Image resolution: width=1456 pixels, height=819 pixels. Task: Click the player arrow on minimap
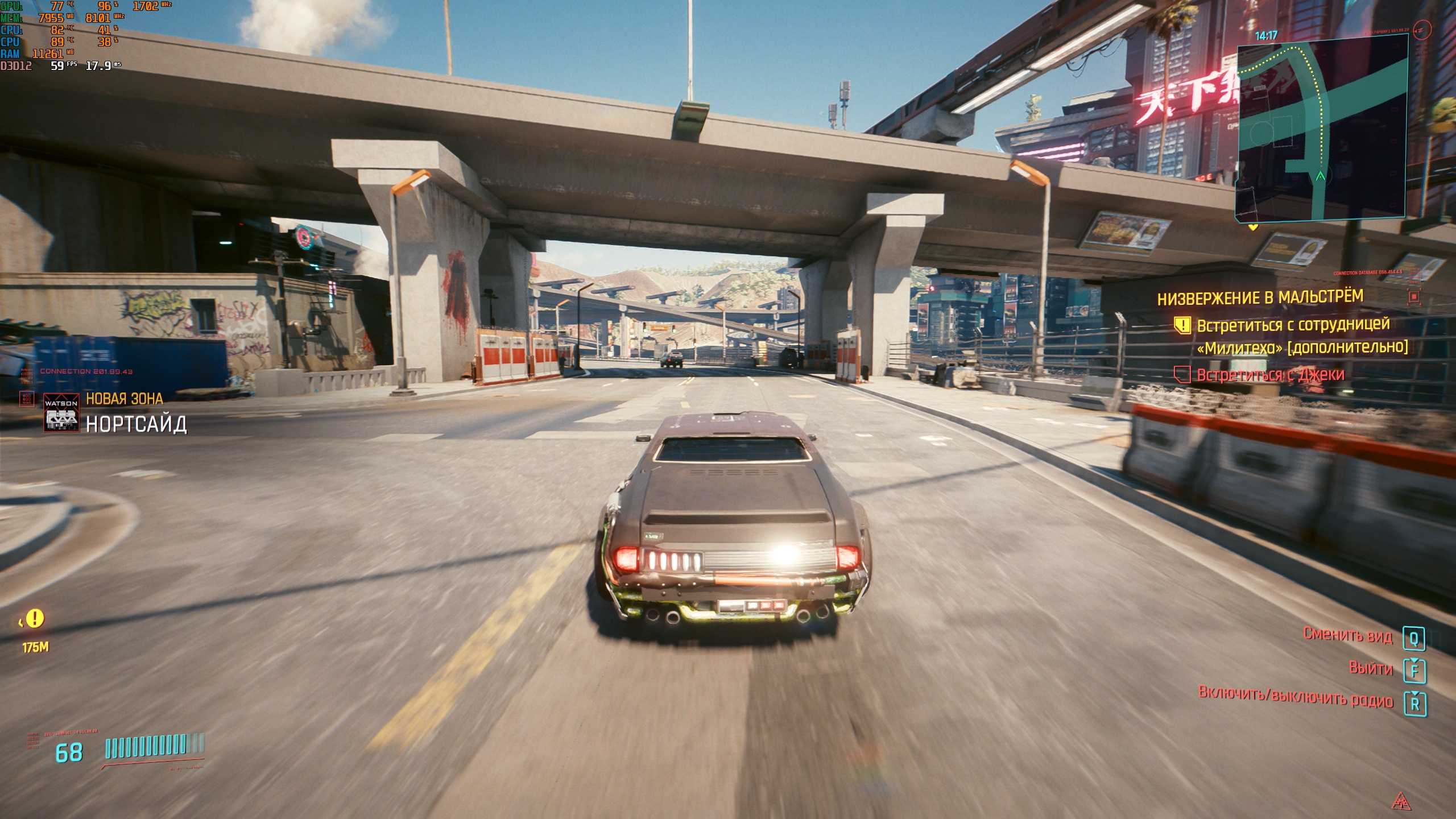point(1320,177)
